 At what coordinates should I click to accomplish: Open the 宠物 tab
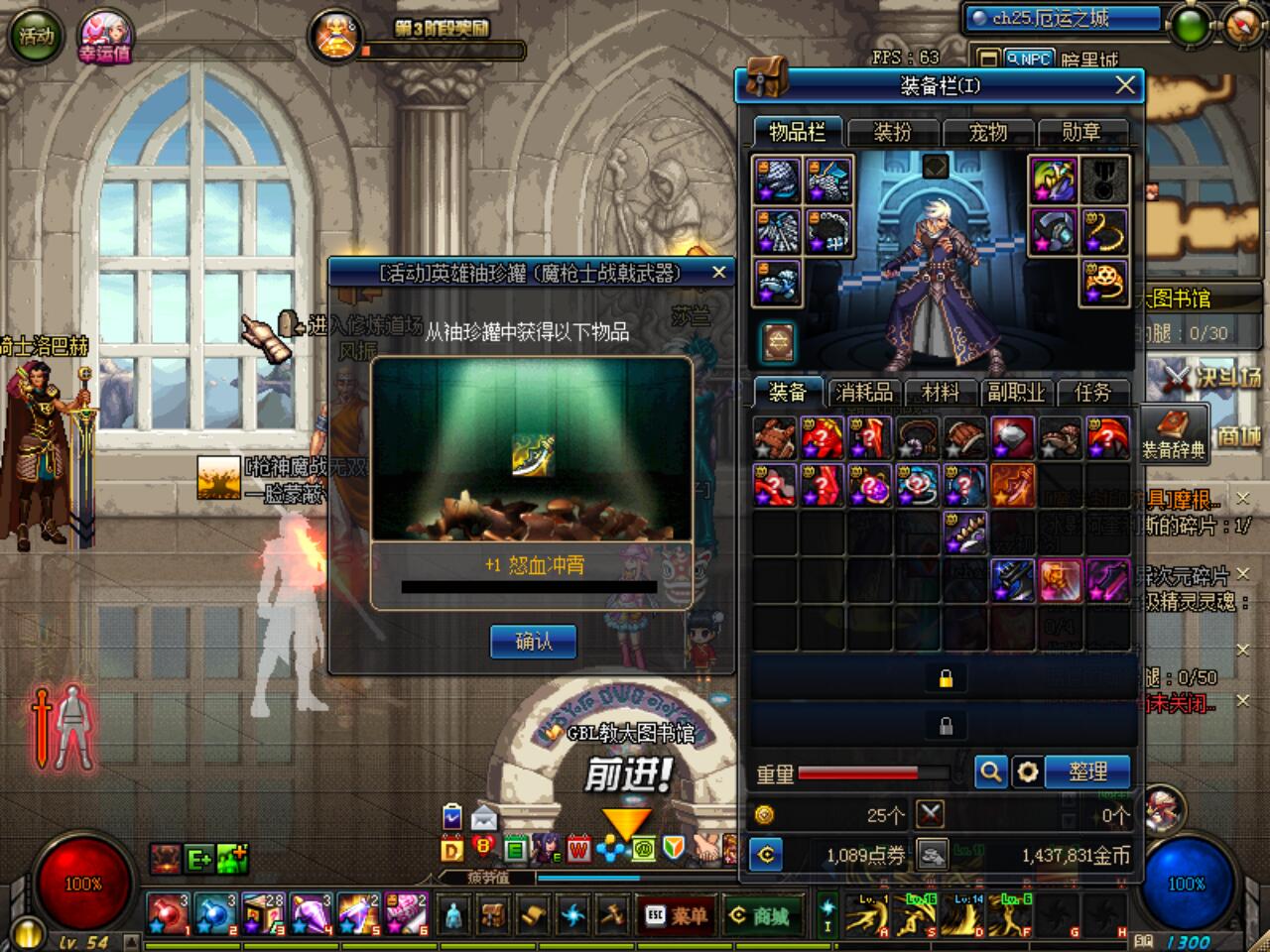pos(987,132)
